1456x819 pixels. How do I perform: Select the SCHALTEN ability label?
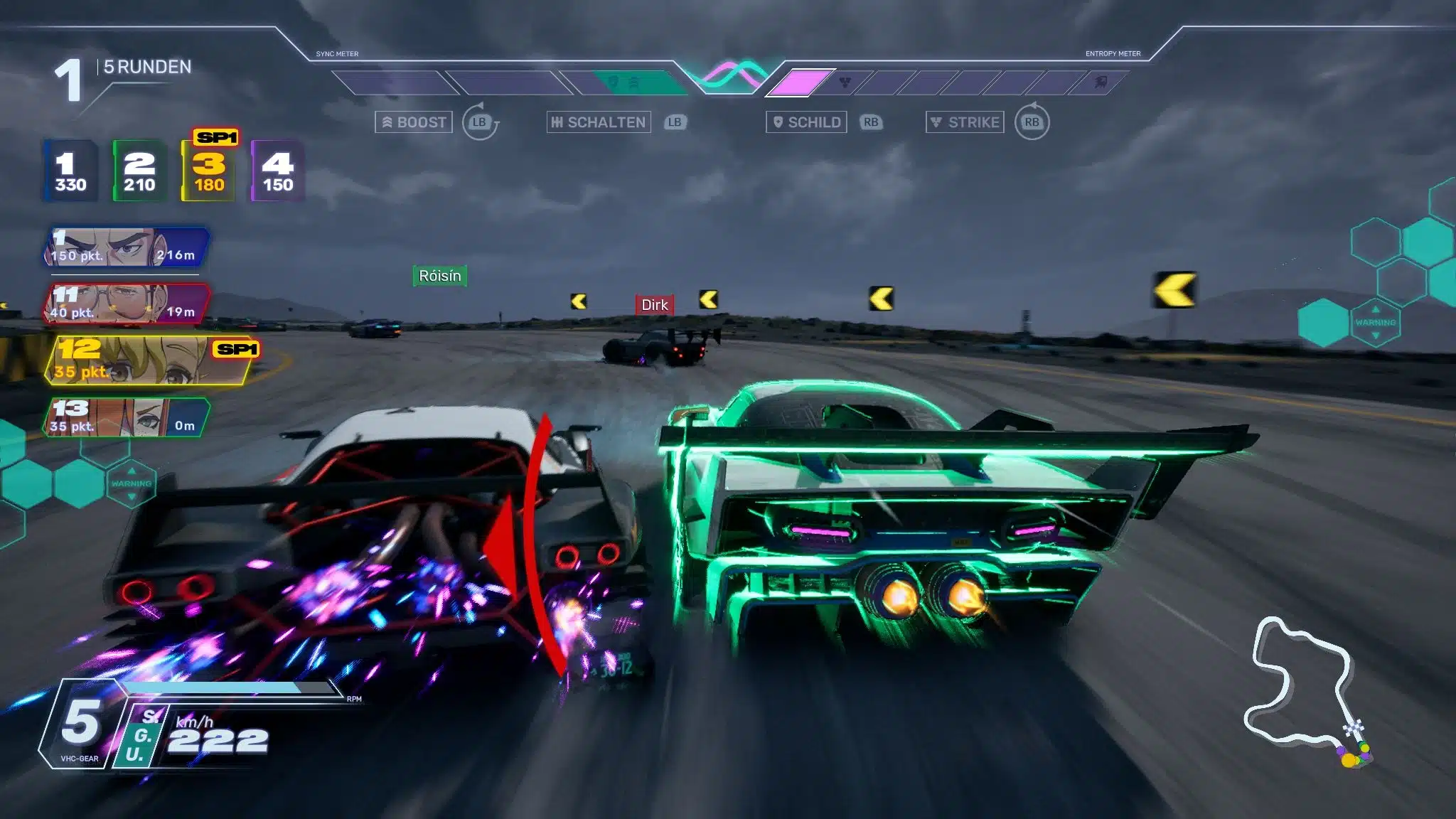[x=599, y=122]
